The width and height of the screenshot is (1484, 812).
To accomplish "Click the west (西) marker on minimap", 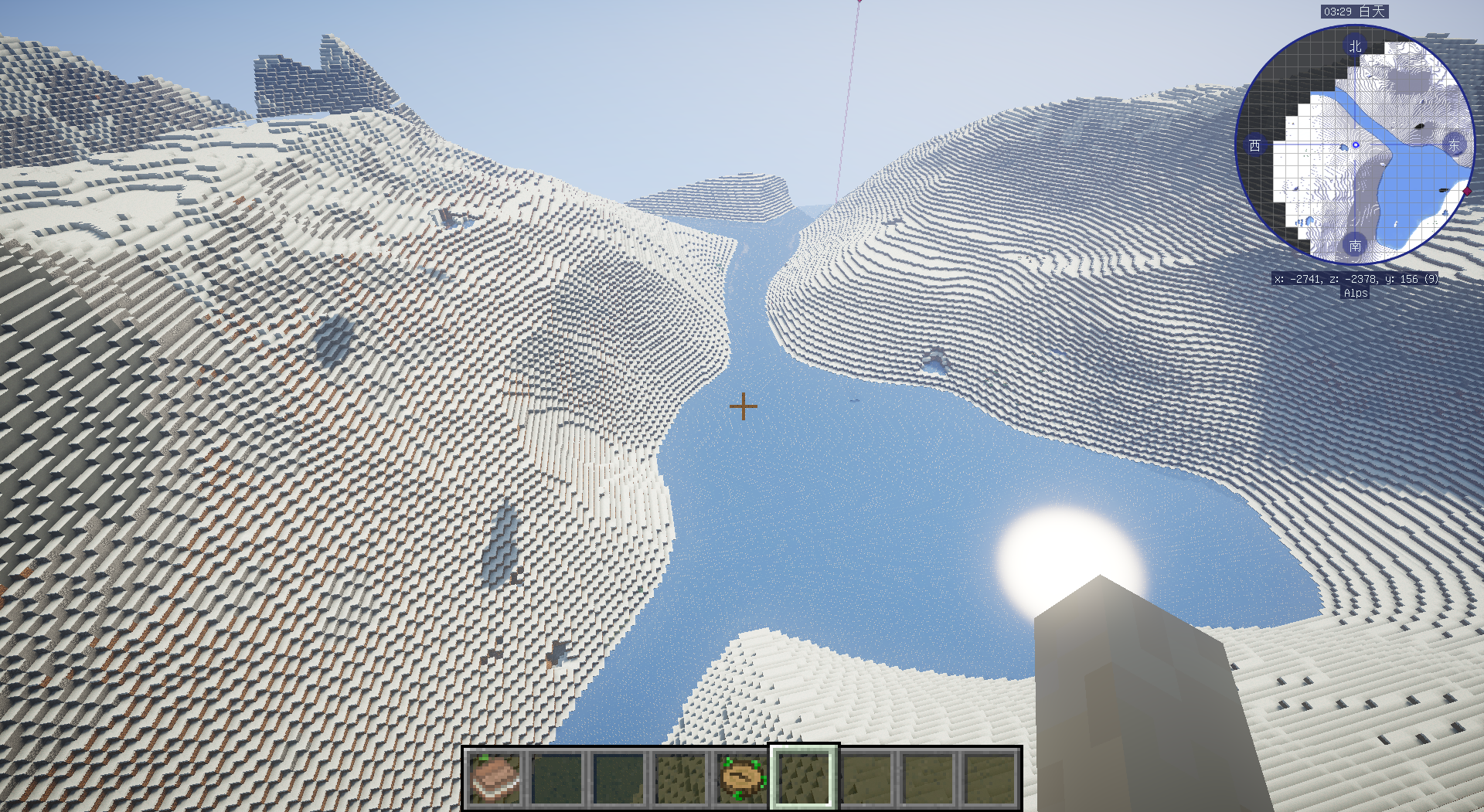I will coord(1254,145).
